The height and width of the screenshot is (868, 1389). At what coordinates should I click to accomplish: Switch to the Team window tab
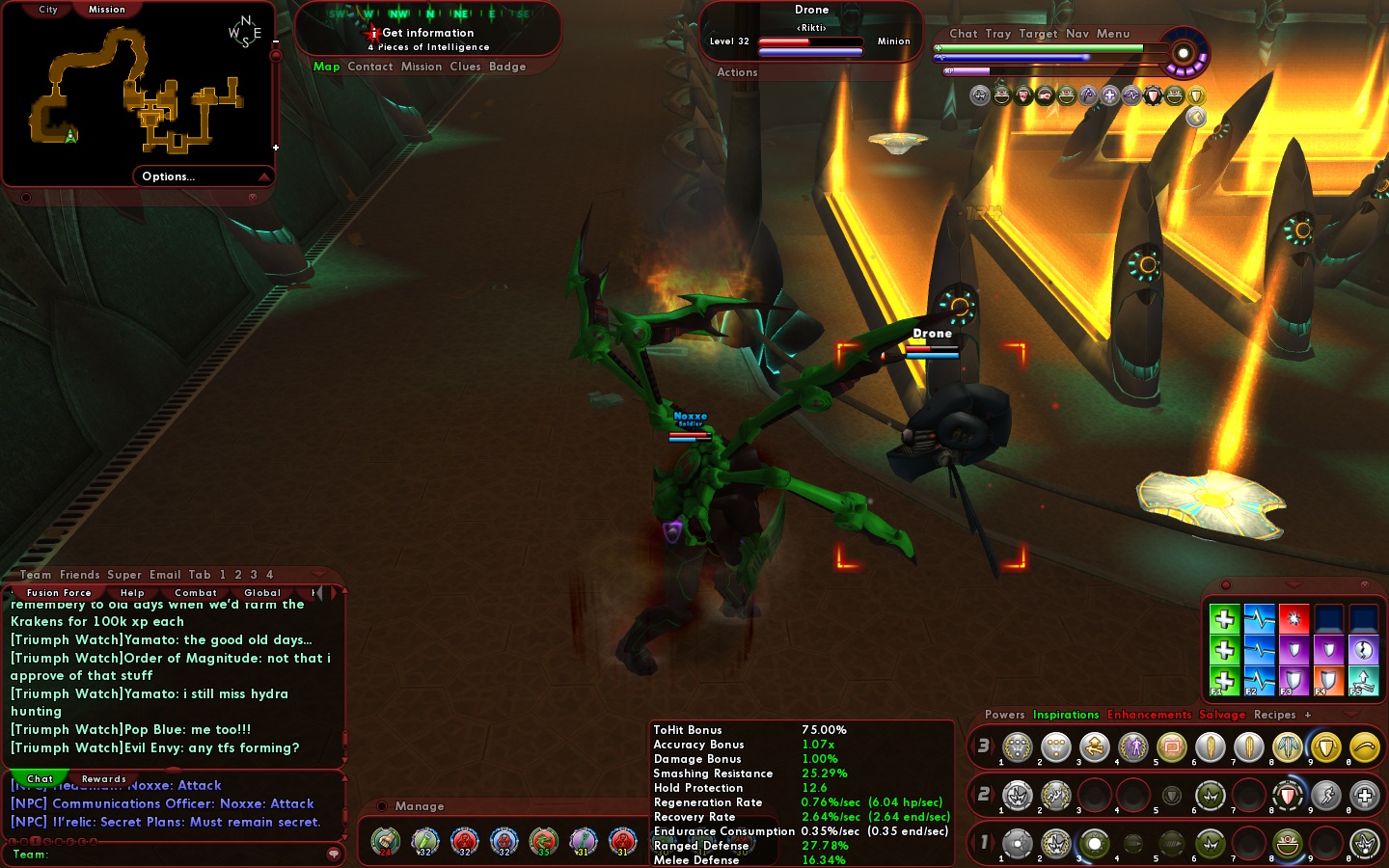click(x=36, y=575)
